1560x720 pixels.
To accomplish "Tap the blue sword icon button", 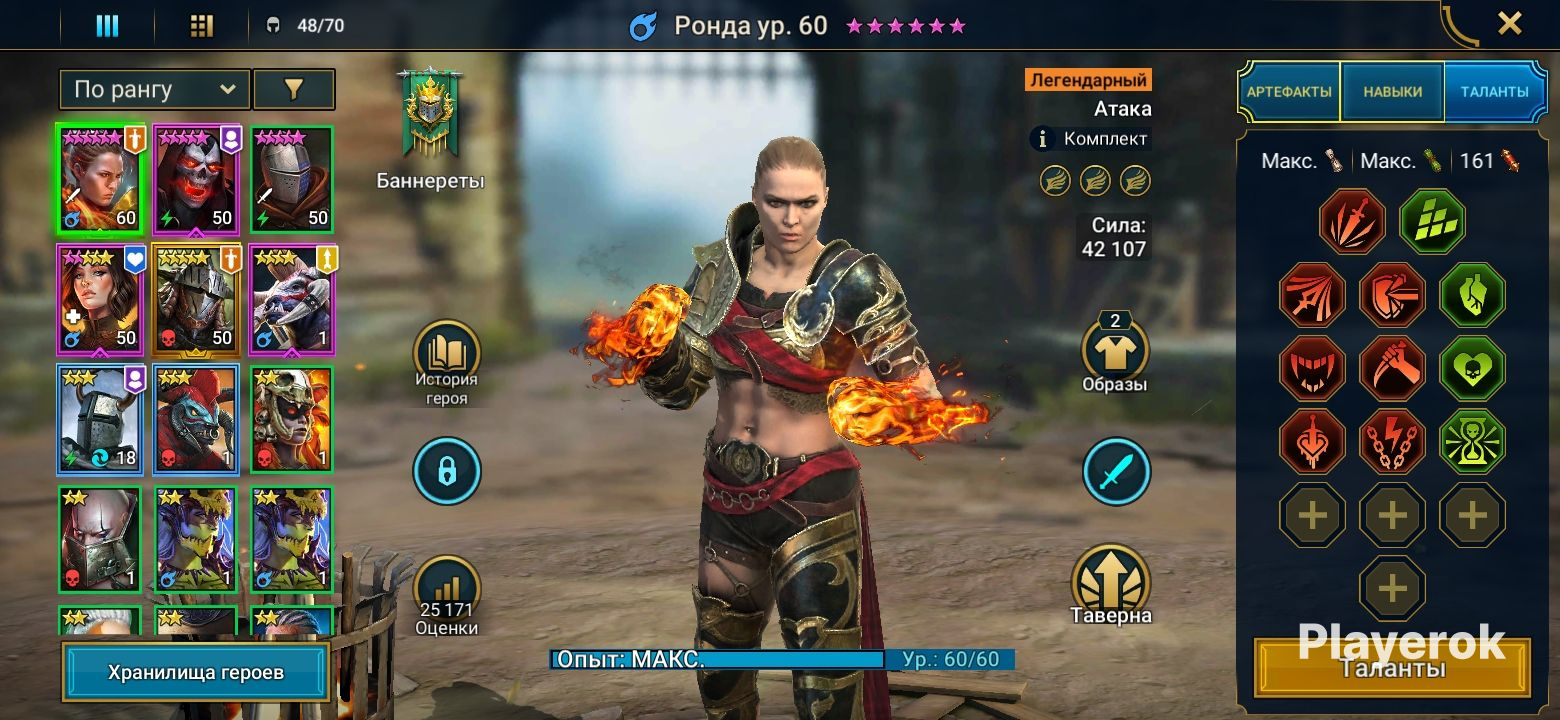I will (x=1116, y=471).
